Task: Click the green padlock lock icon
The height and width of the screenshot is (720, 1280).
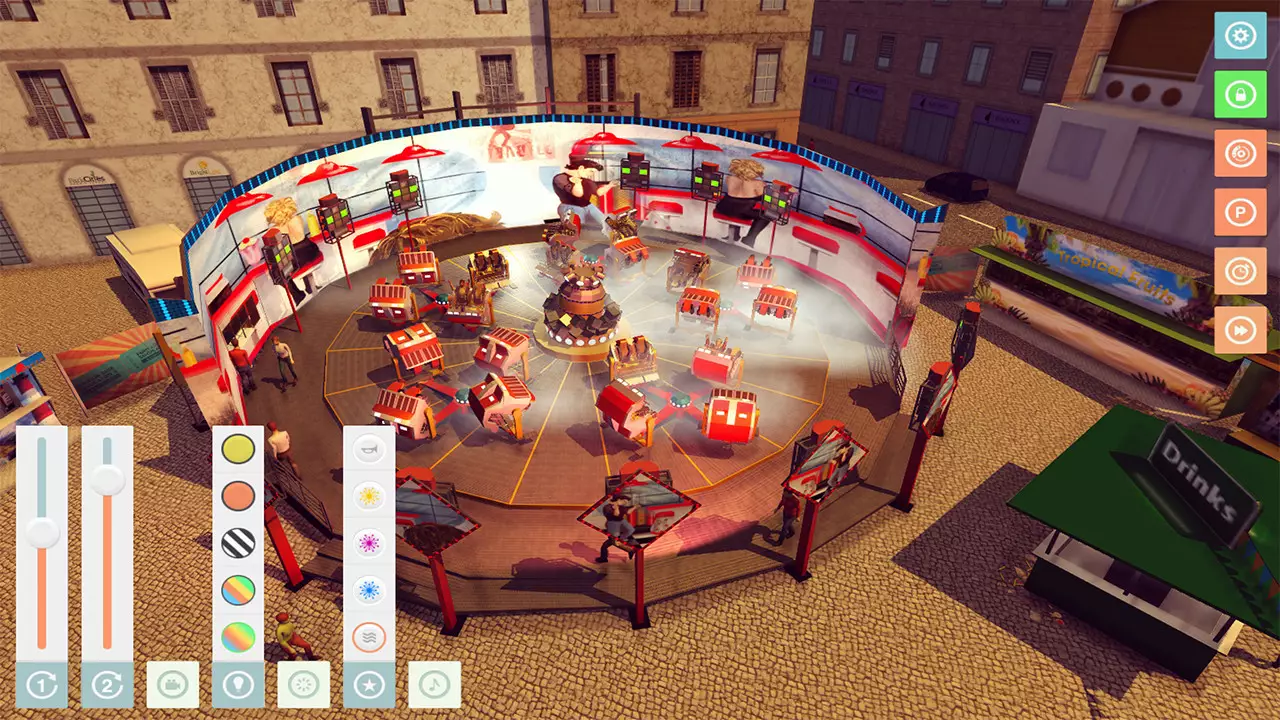Action: tap(1240, 95)
